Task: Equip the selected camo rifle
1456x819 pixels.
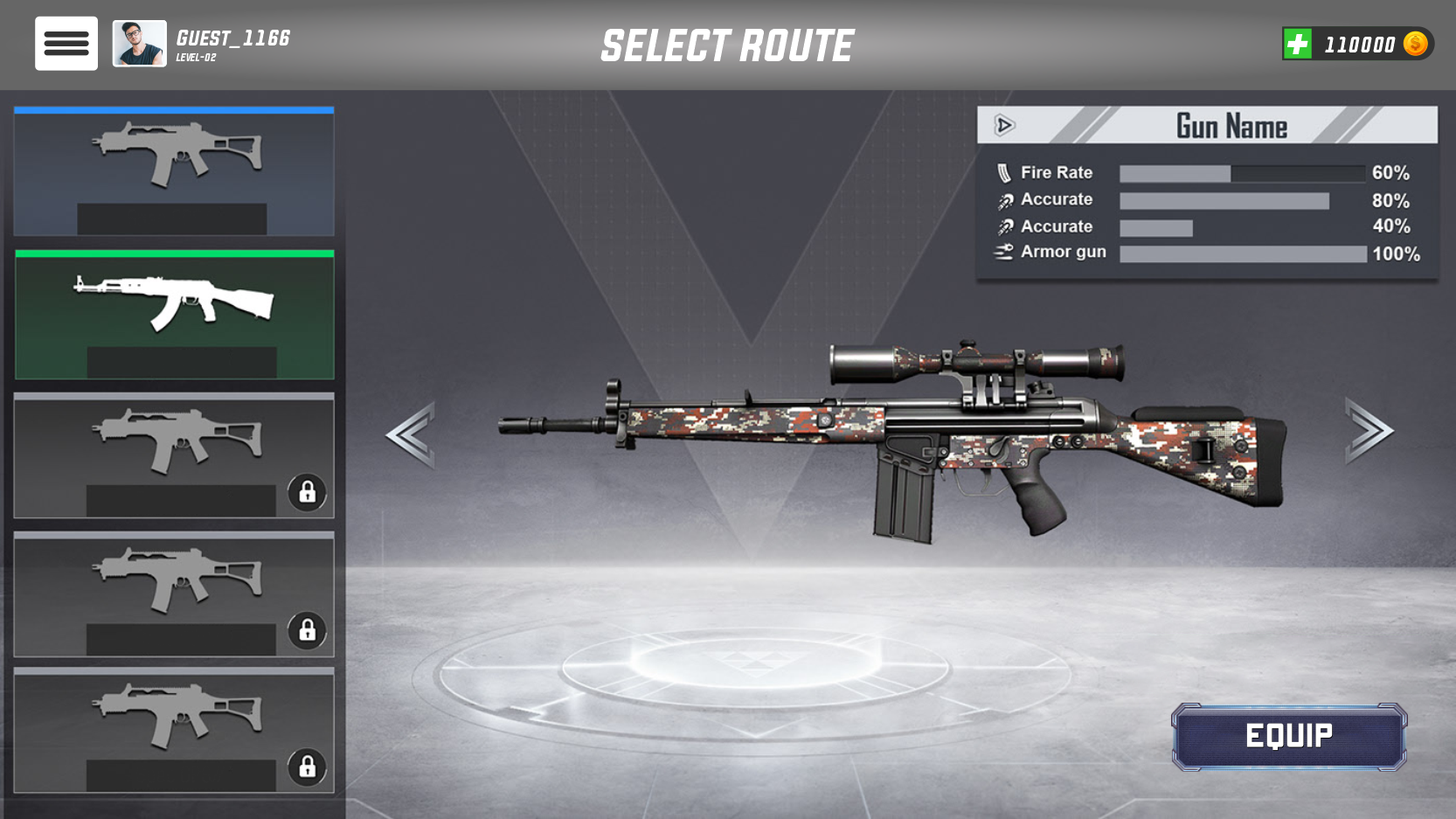Action: [1288, 736]
